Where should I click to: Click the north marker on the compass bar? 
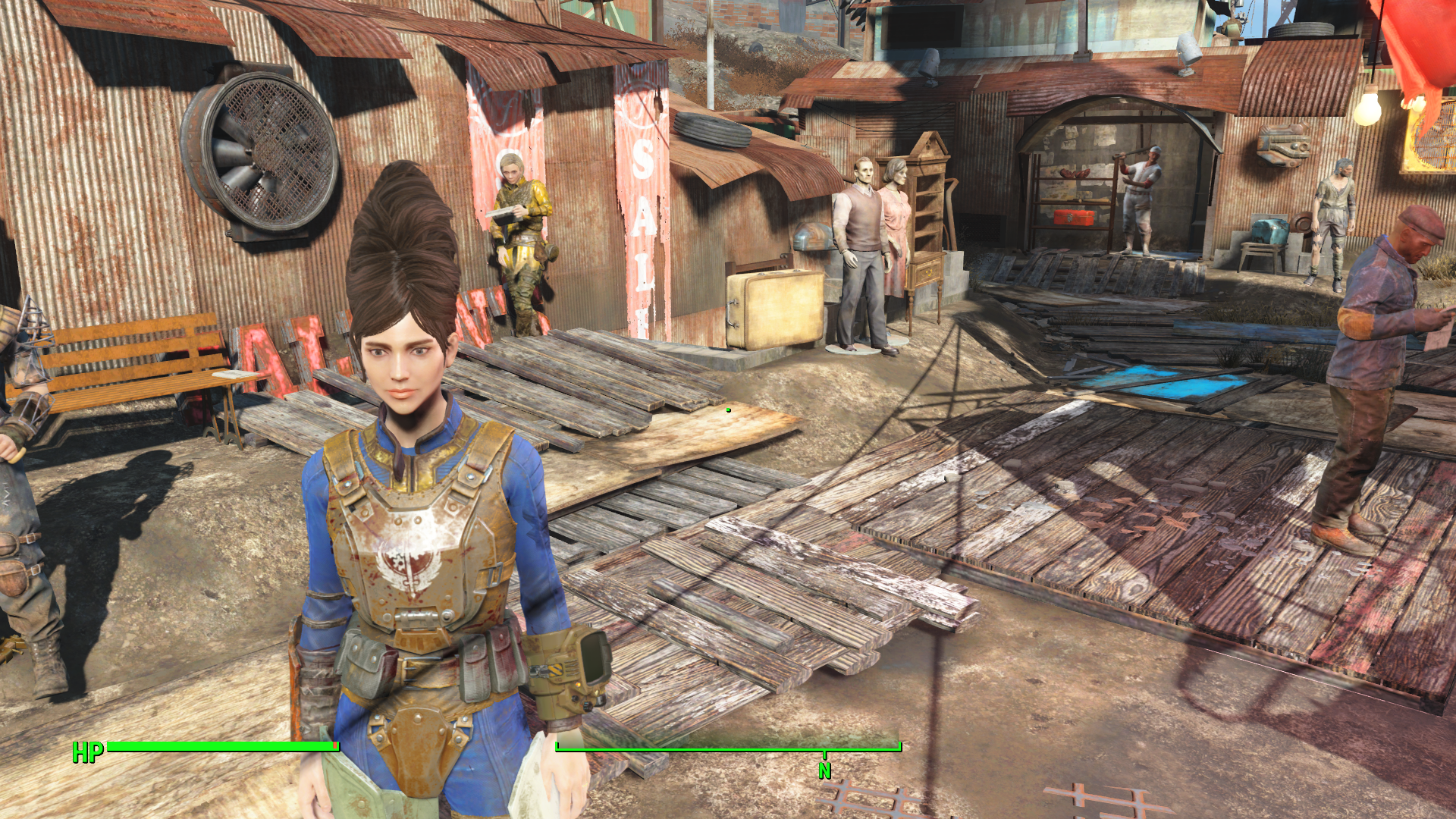click(x=824, y=769)
